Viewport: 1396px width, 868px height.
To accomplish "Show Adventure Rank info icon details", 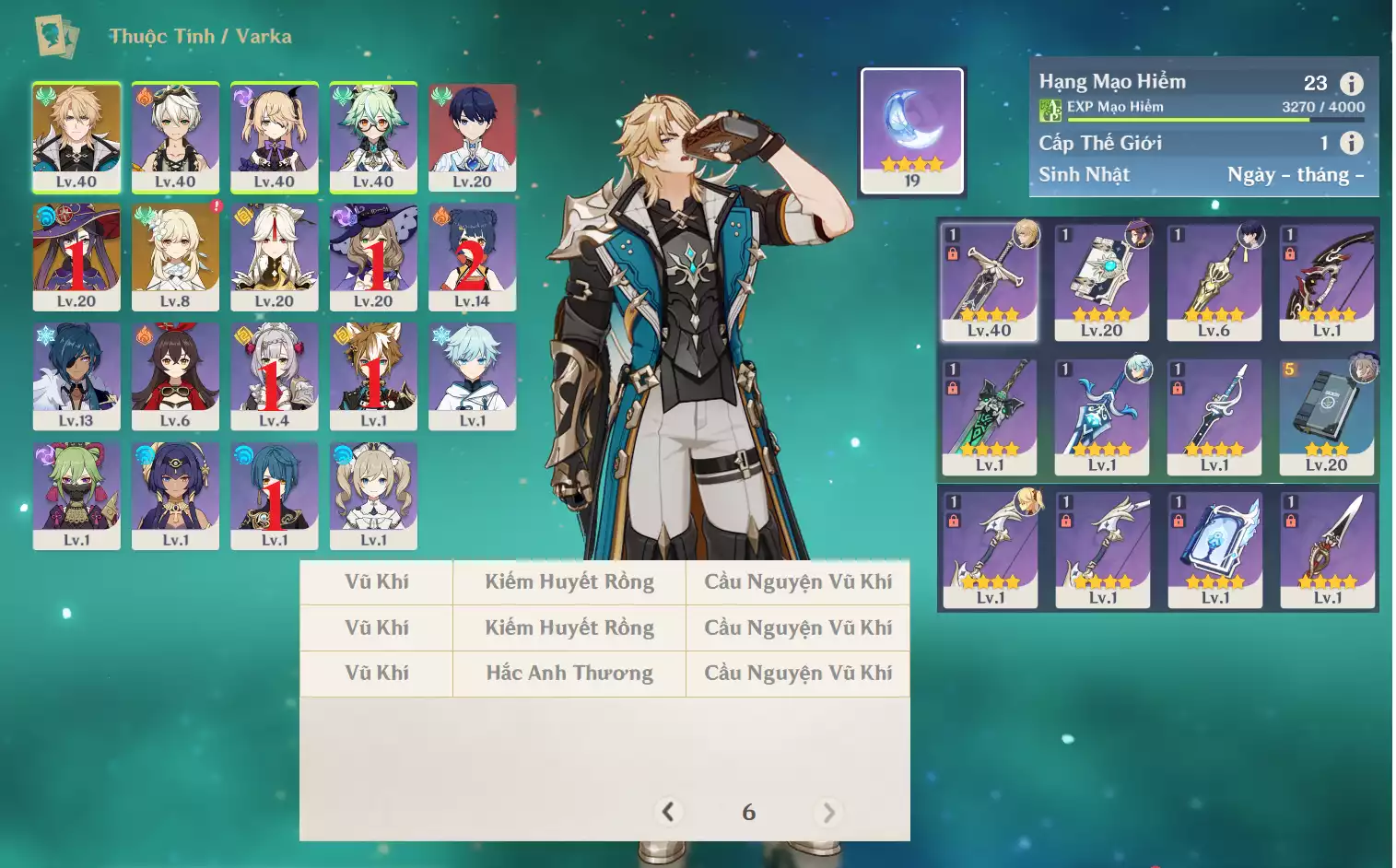I will [1351, 84].
